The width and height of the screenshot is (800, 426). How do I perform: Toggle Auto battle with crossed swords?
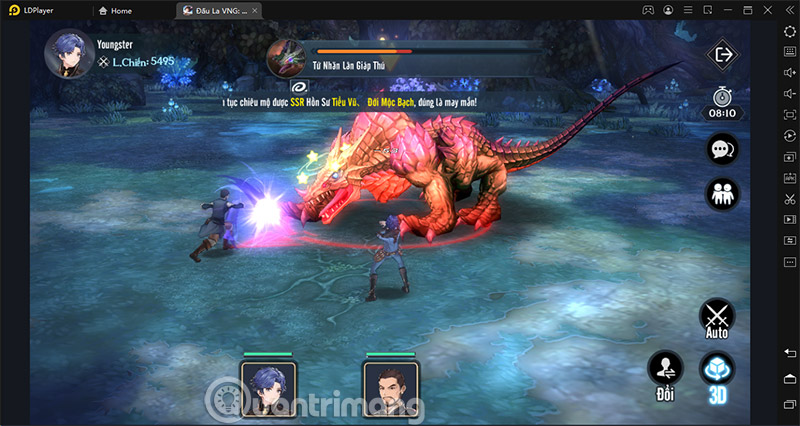716,318
